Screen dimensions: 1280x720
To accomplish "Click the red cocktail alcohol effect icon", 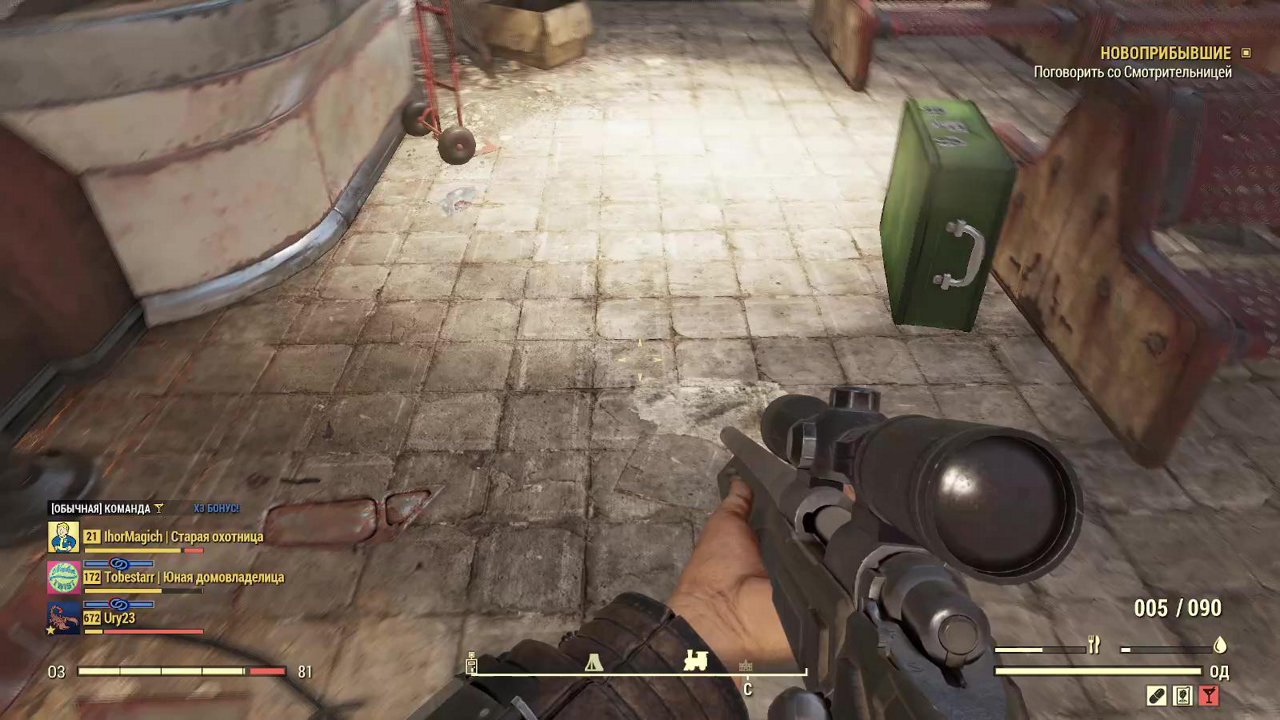I will pos(1209,696).
